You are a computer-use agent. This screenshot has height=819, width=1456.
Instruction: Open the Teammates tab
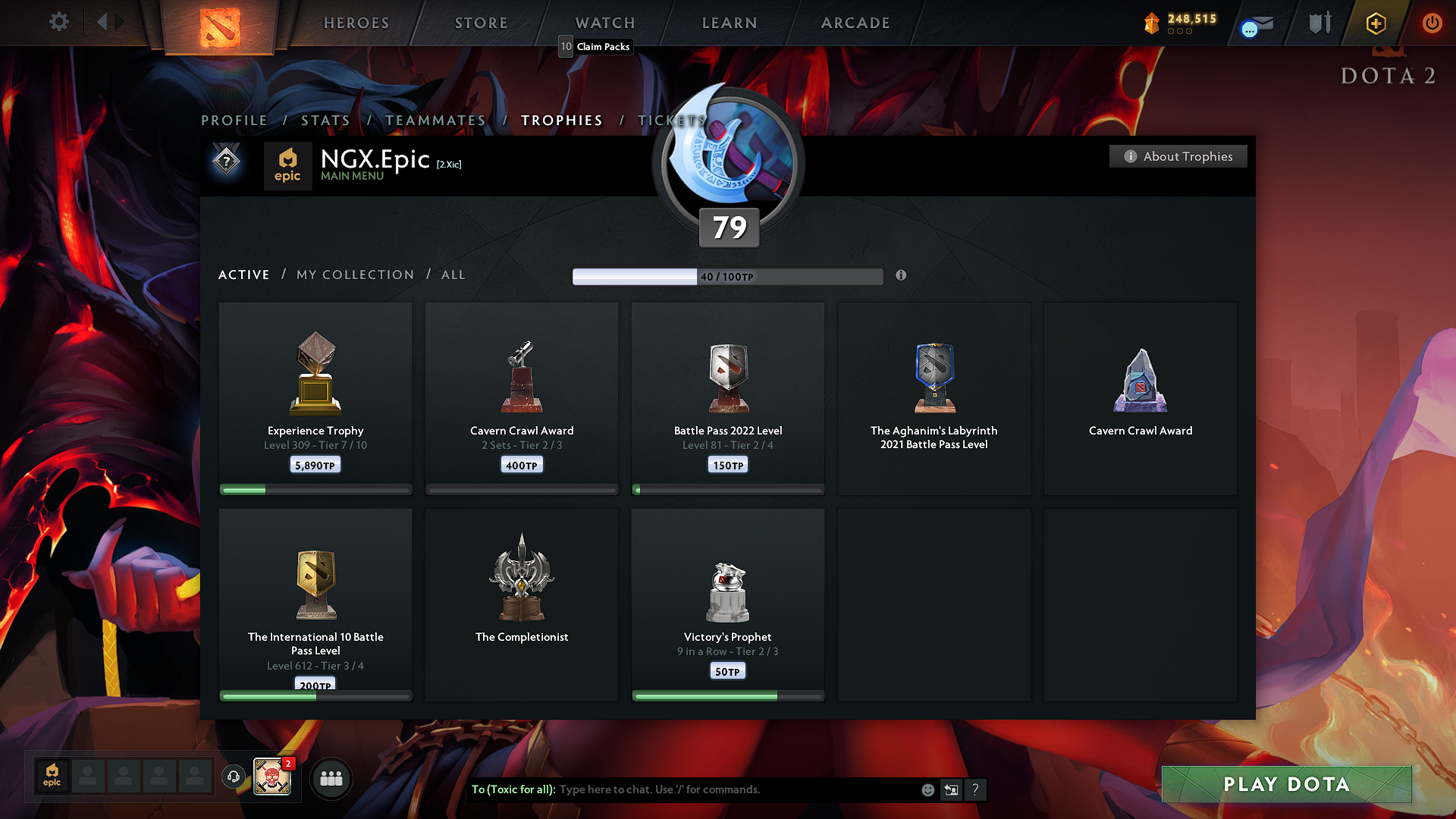pos(435,121)
